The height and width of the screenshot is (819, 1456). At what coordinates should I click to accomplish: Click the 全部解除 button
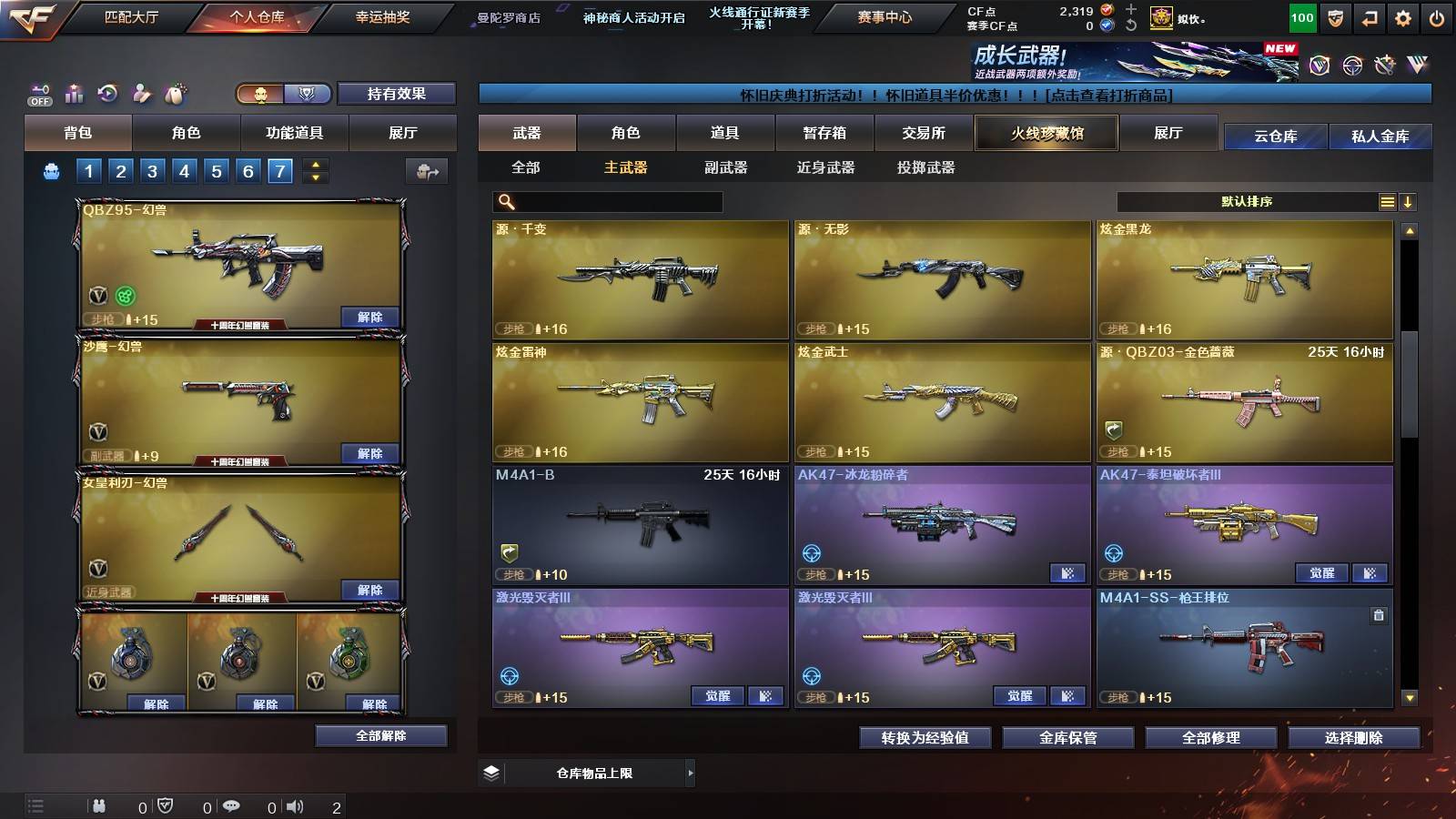pos(380,735)
